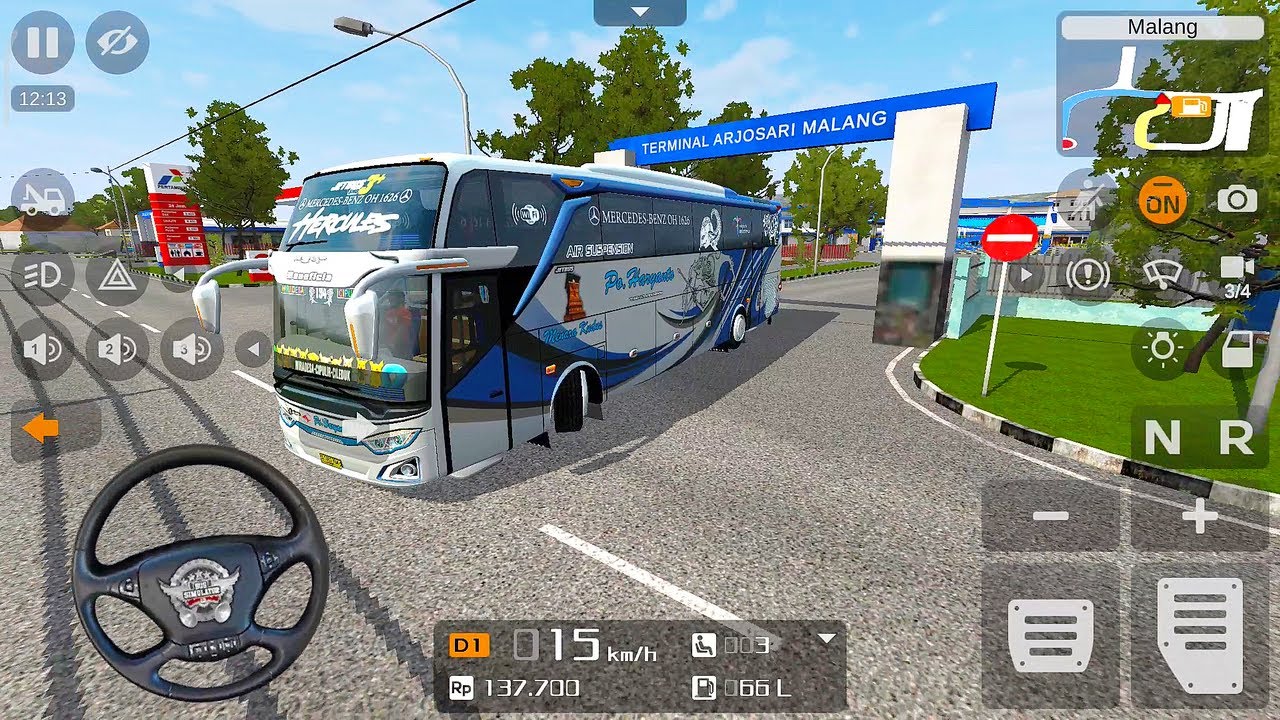Sound horn number 1

click(42, 349)
